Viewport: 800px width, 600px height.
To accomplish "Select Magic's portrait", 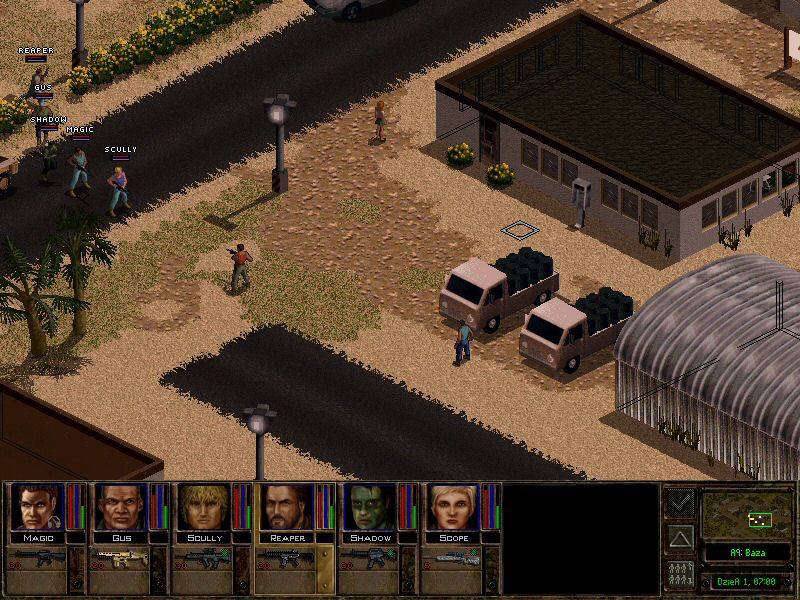I will 38,507.
